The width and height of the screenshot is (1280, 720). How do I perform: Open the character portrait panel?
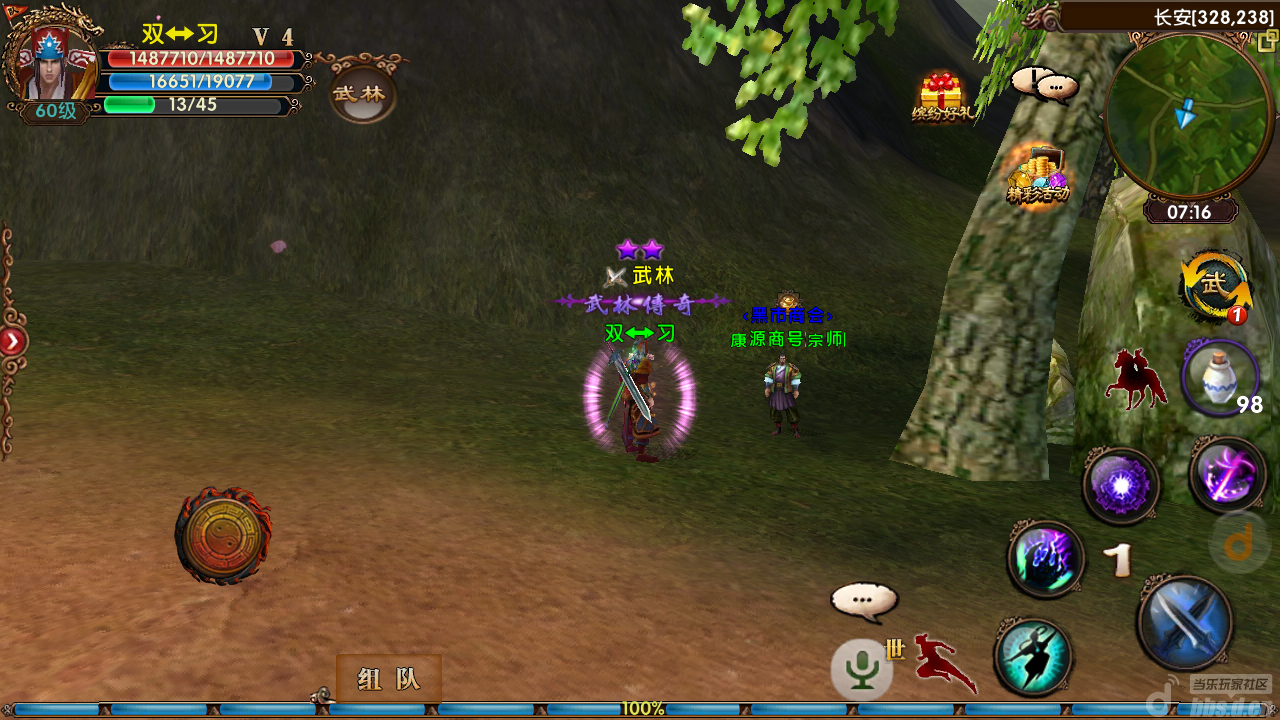tap(50, 62)
